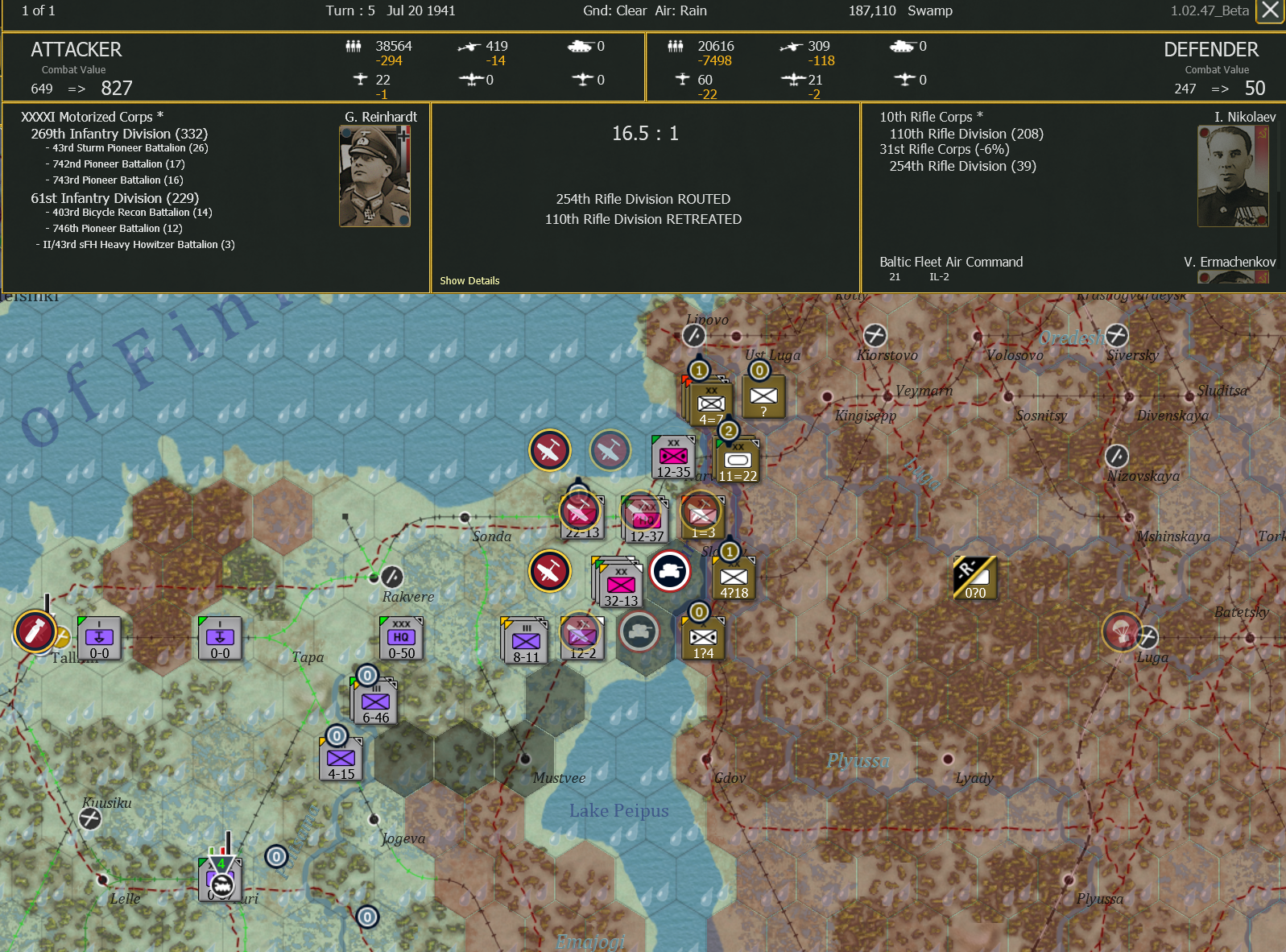Click the '1 of 1' battle pager
The image size is (1286, 952).
[x=37, y=10]
